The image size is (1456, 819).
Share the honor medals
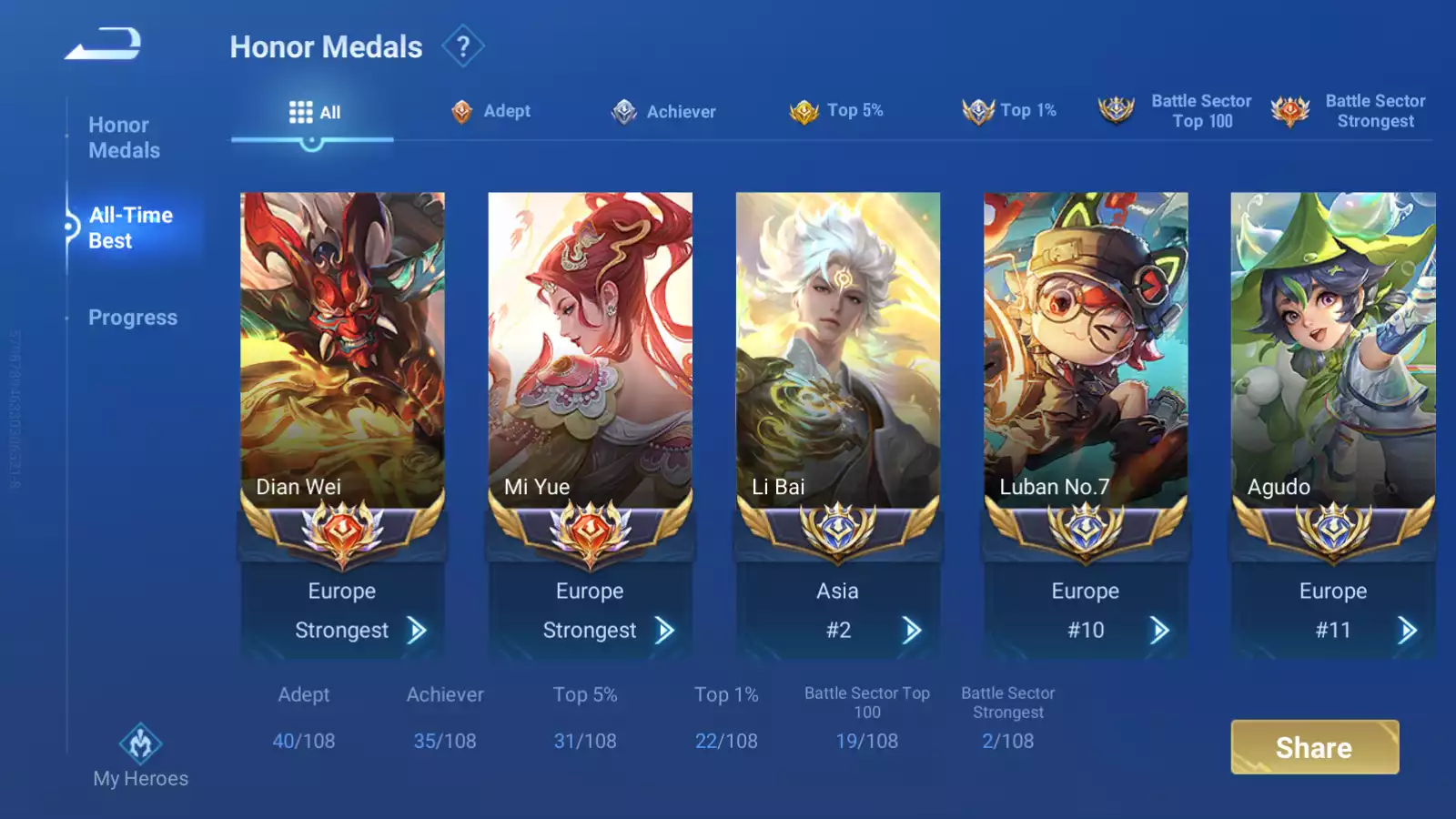click(x=1314, y=747)
